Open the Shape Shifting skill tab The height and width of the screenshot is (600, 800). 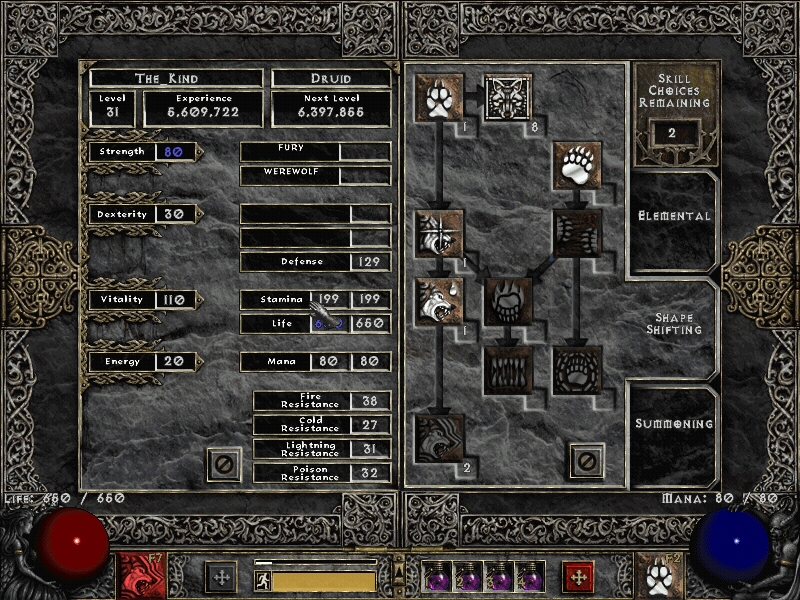point(674,324)
